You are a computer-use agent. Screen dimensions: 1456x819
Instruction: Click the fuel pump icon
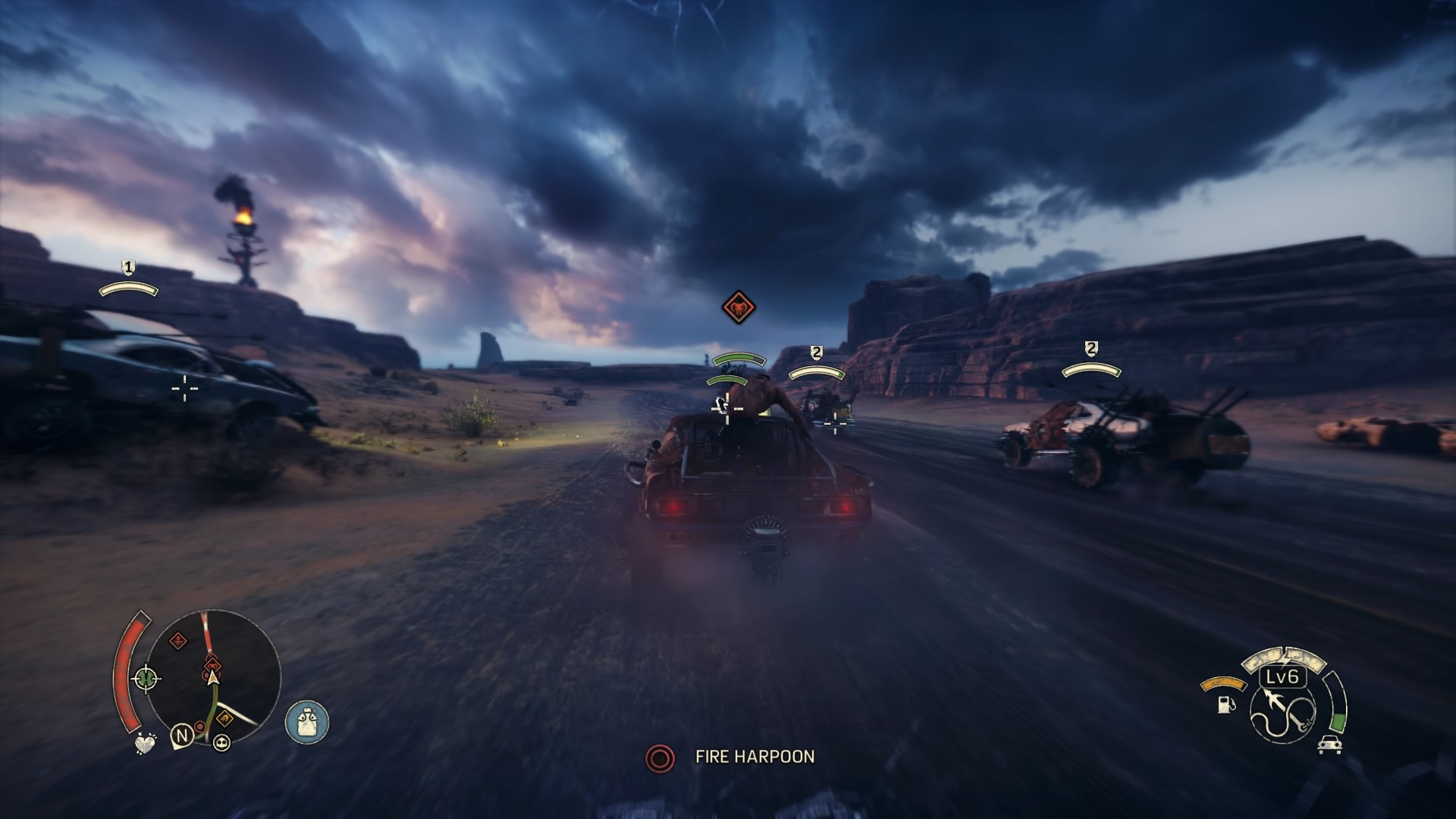pos(1225,704)
